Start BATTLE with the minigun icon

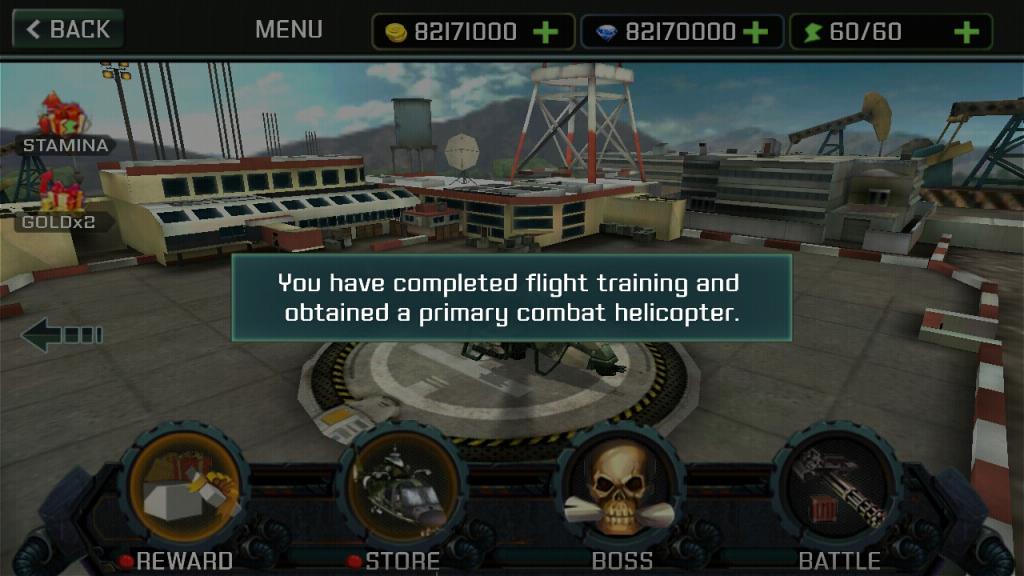tap(838, 487)
